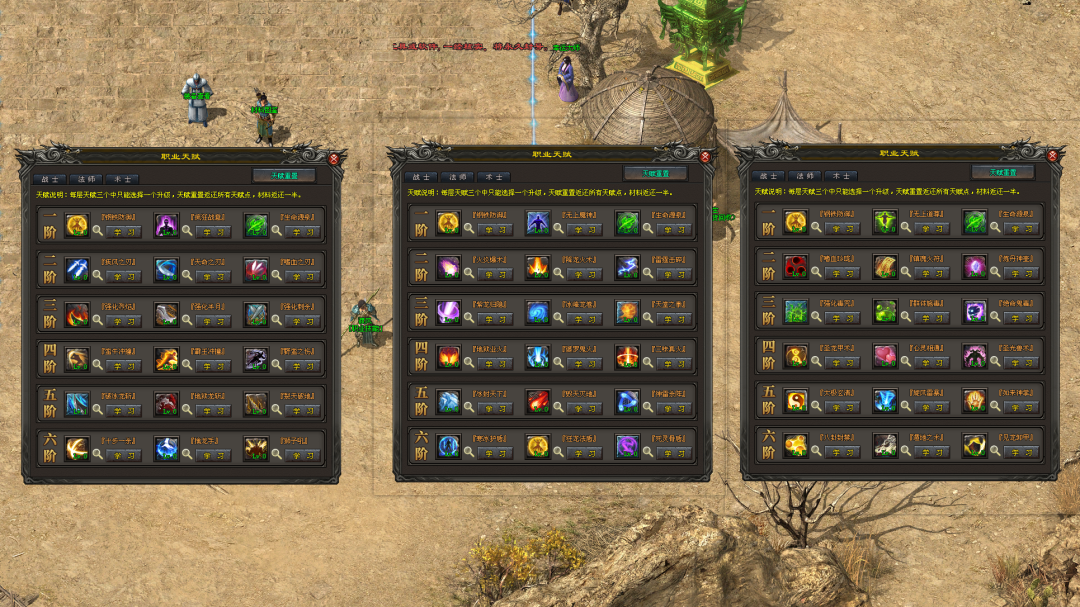Inspect 霸王冲撞 with its magnifier icon

(x=187, y=365)
